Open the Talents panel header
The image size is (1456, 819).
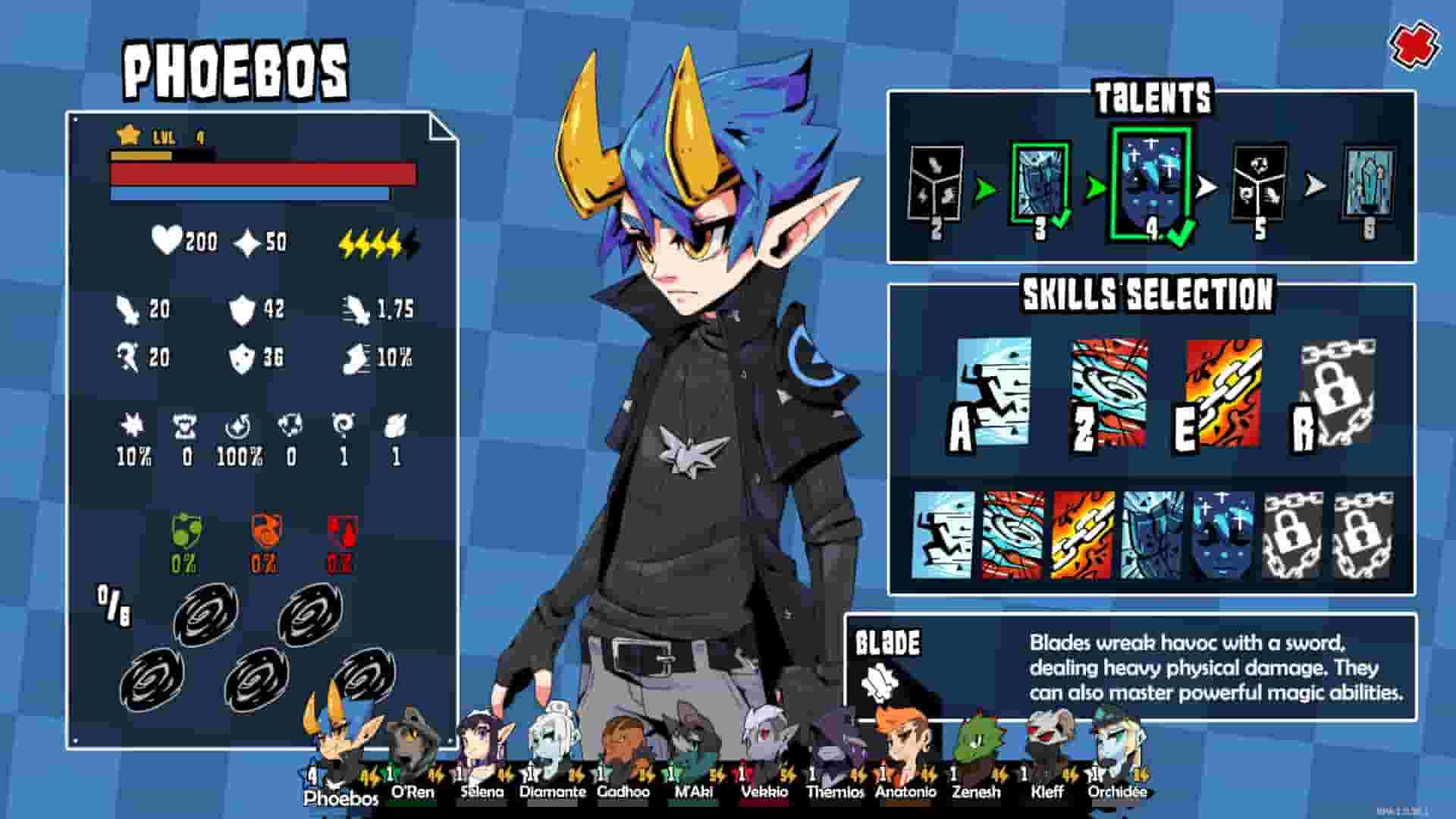(1153, 99)
